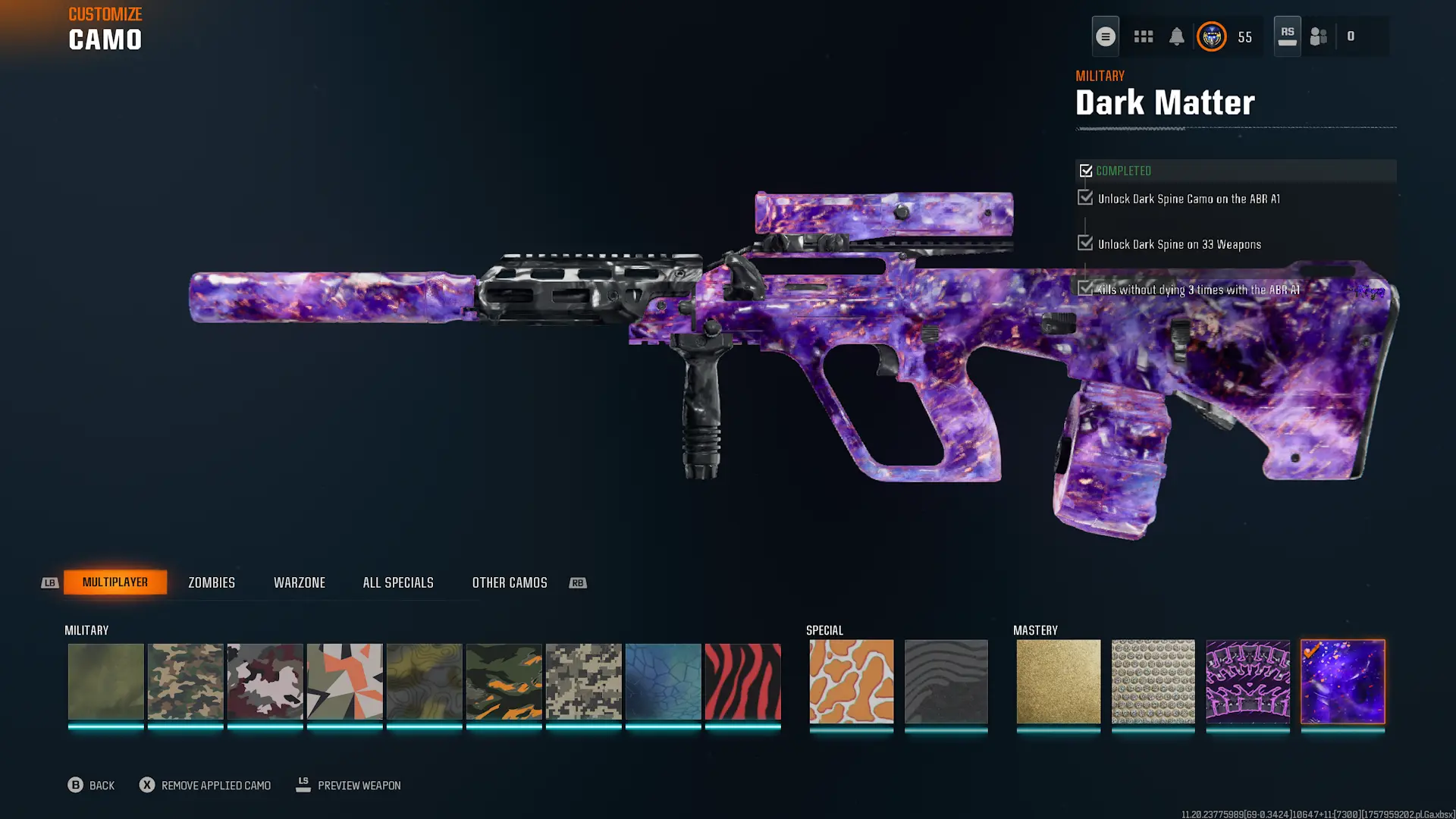This screenshot has width=1456, height=819.
Task: Switch to the Zombies camo tab
Action: [212, 582]
